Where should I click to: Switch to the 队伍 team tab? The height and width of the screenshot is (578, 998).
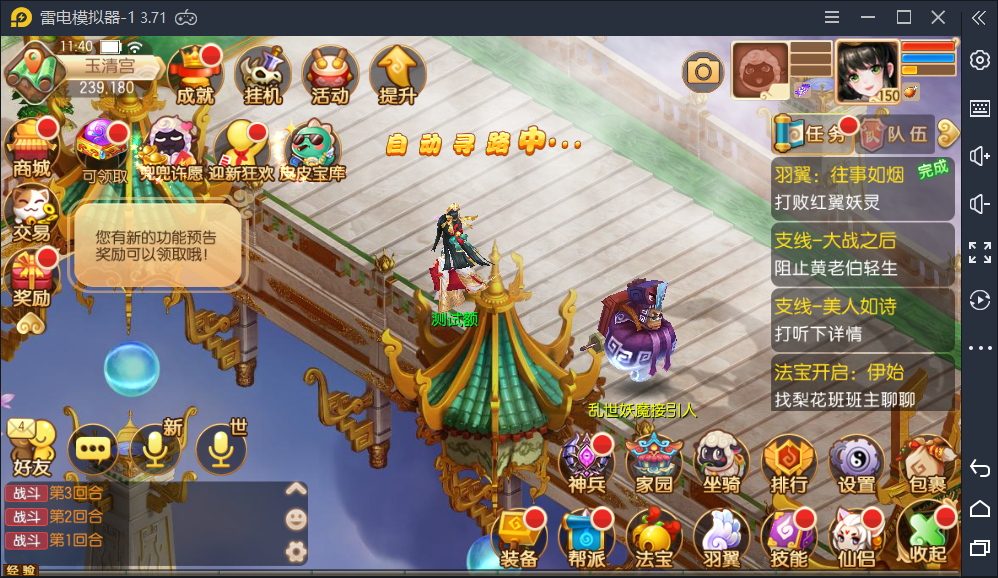[x=897, y=132]
